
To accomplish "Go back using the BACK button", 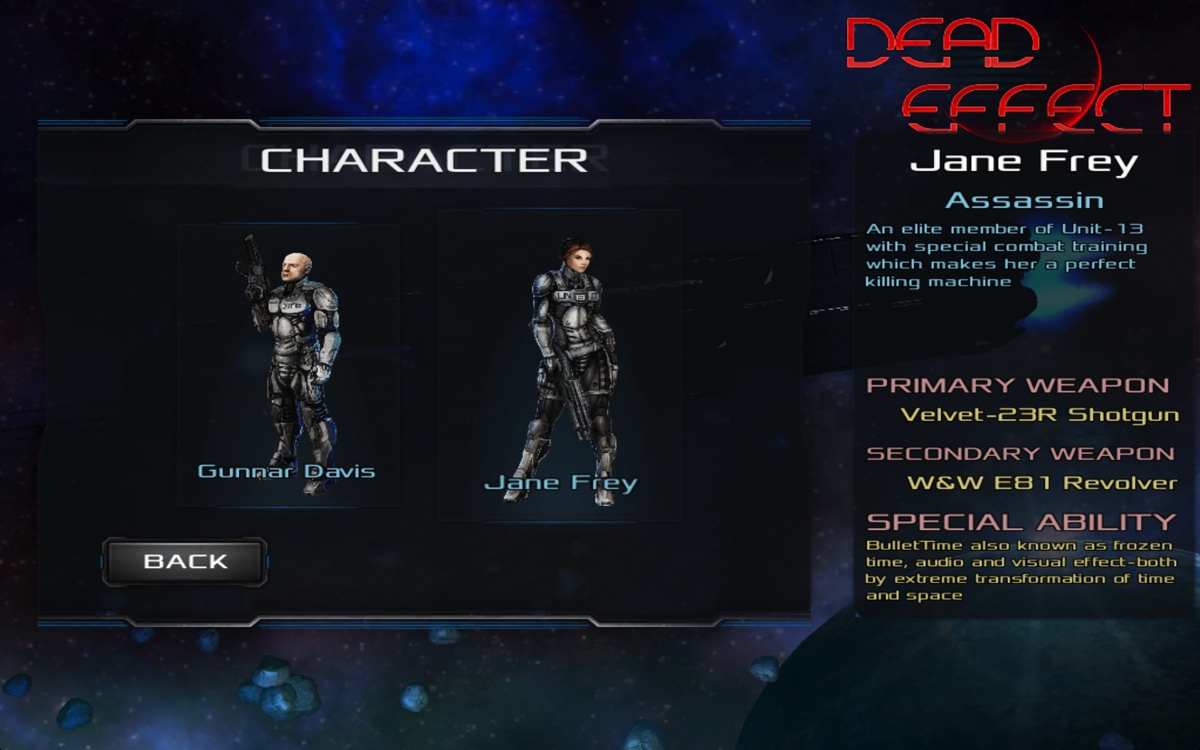I will [x=185, y=561].
